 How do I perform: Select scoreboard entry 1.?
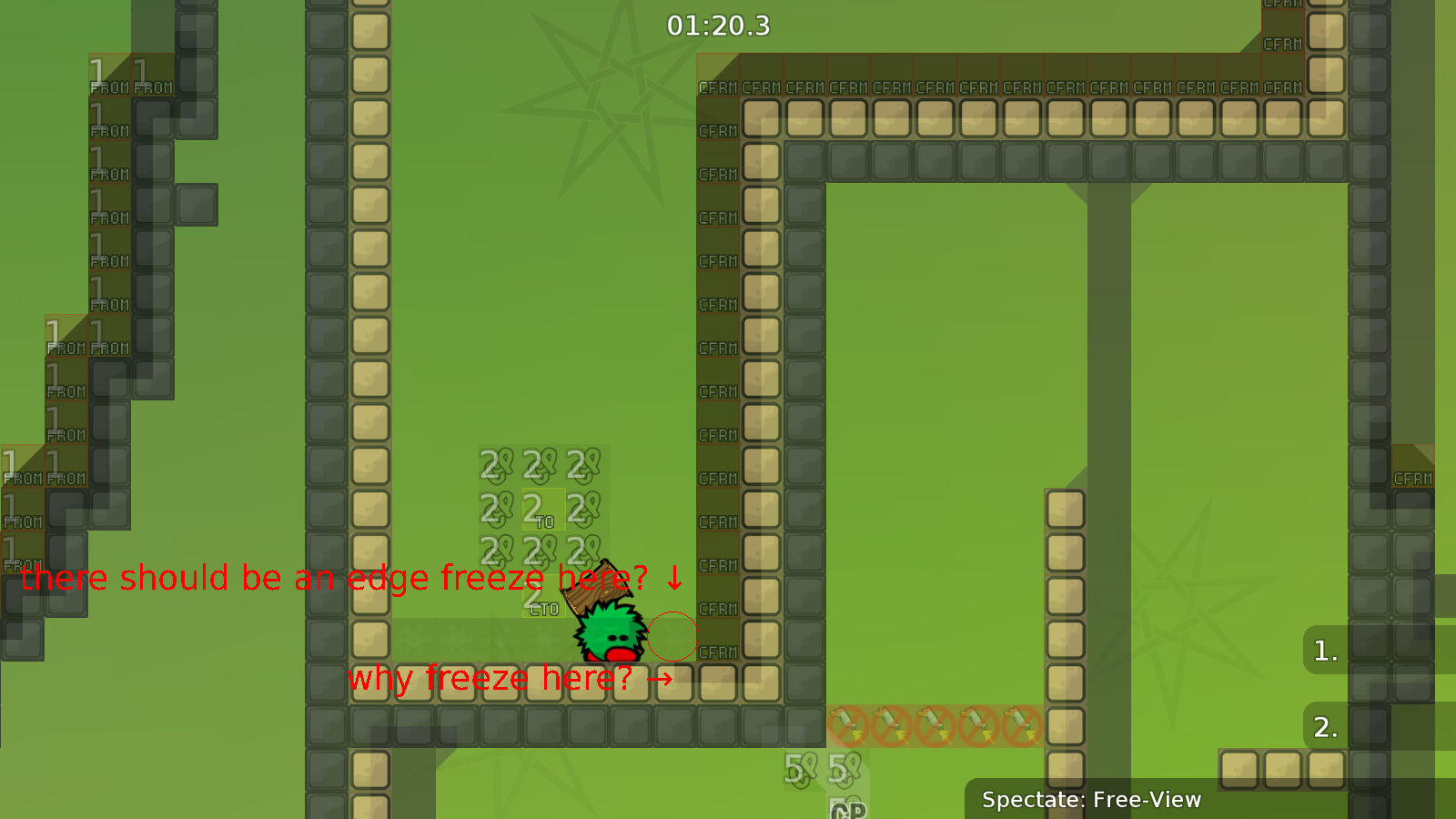tap(1324, 652)
